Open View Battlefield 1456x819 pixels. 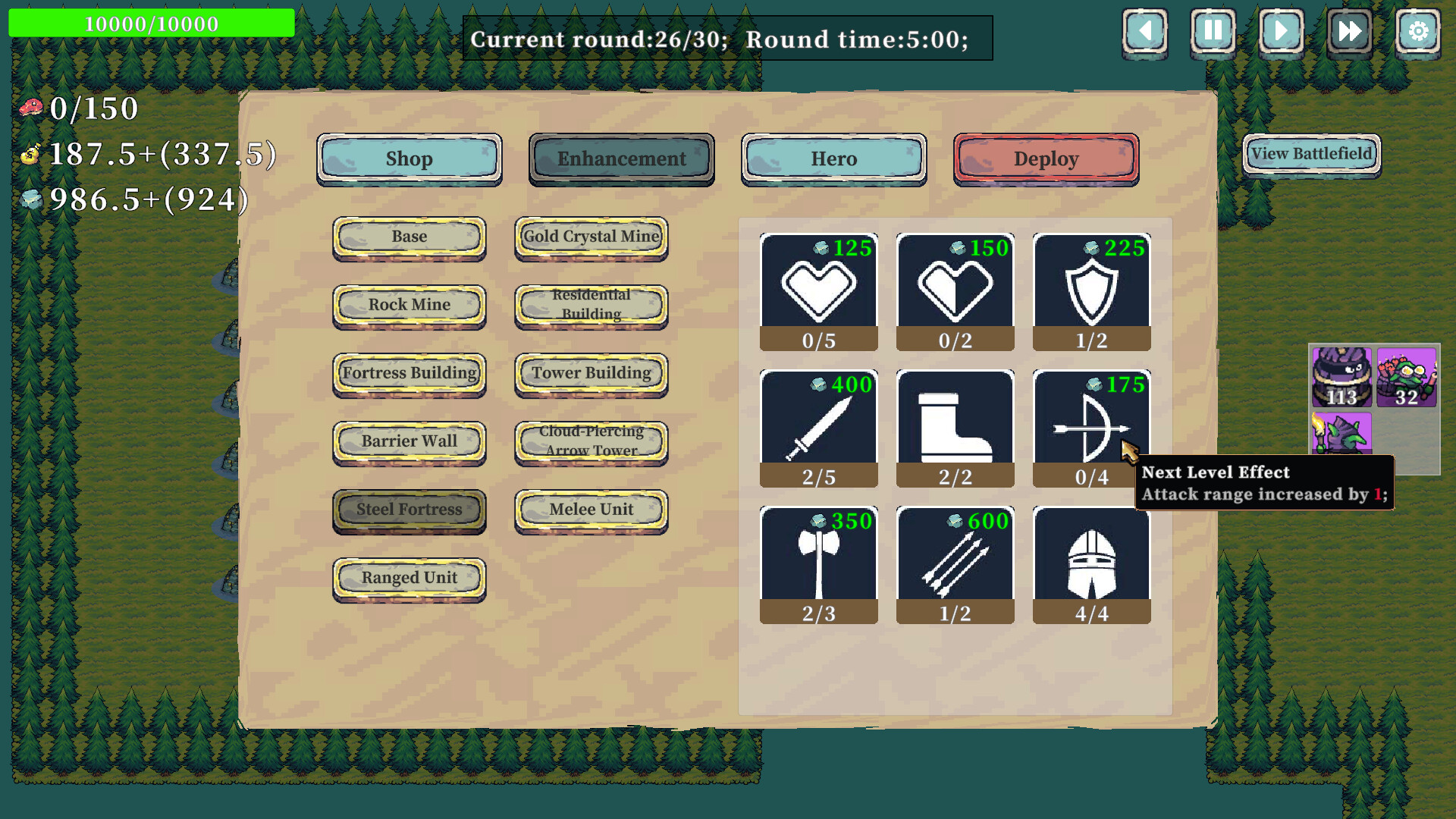(x=1311, y=152)
